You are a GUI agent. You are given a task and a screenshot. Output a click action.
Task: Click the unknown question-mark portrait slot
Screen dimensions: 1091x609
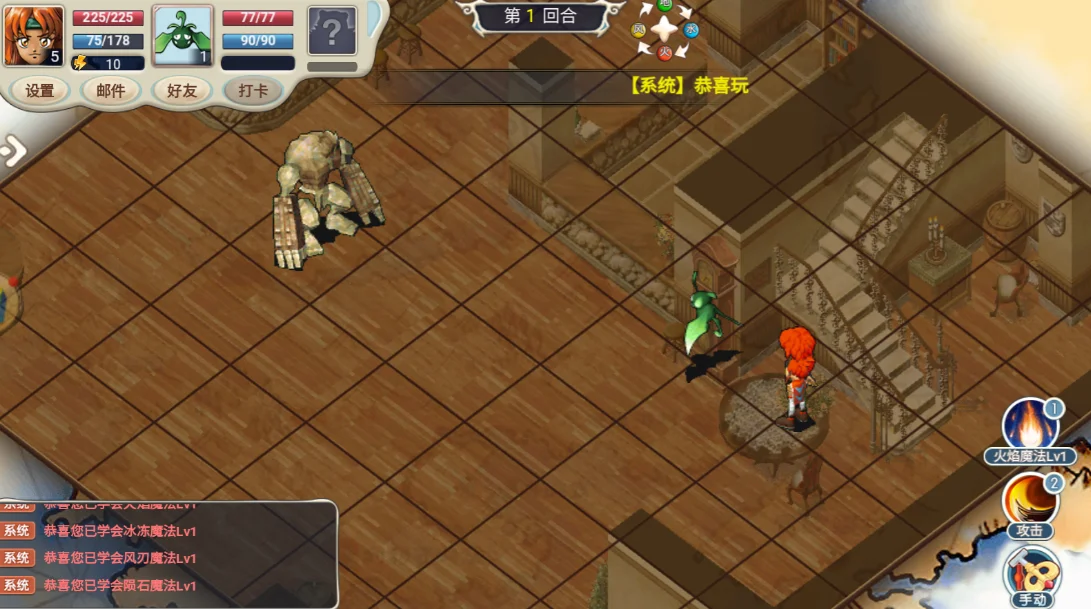click(332, 32)
